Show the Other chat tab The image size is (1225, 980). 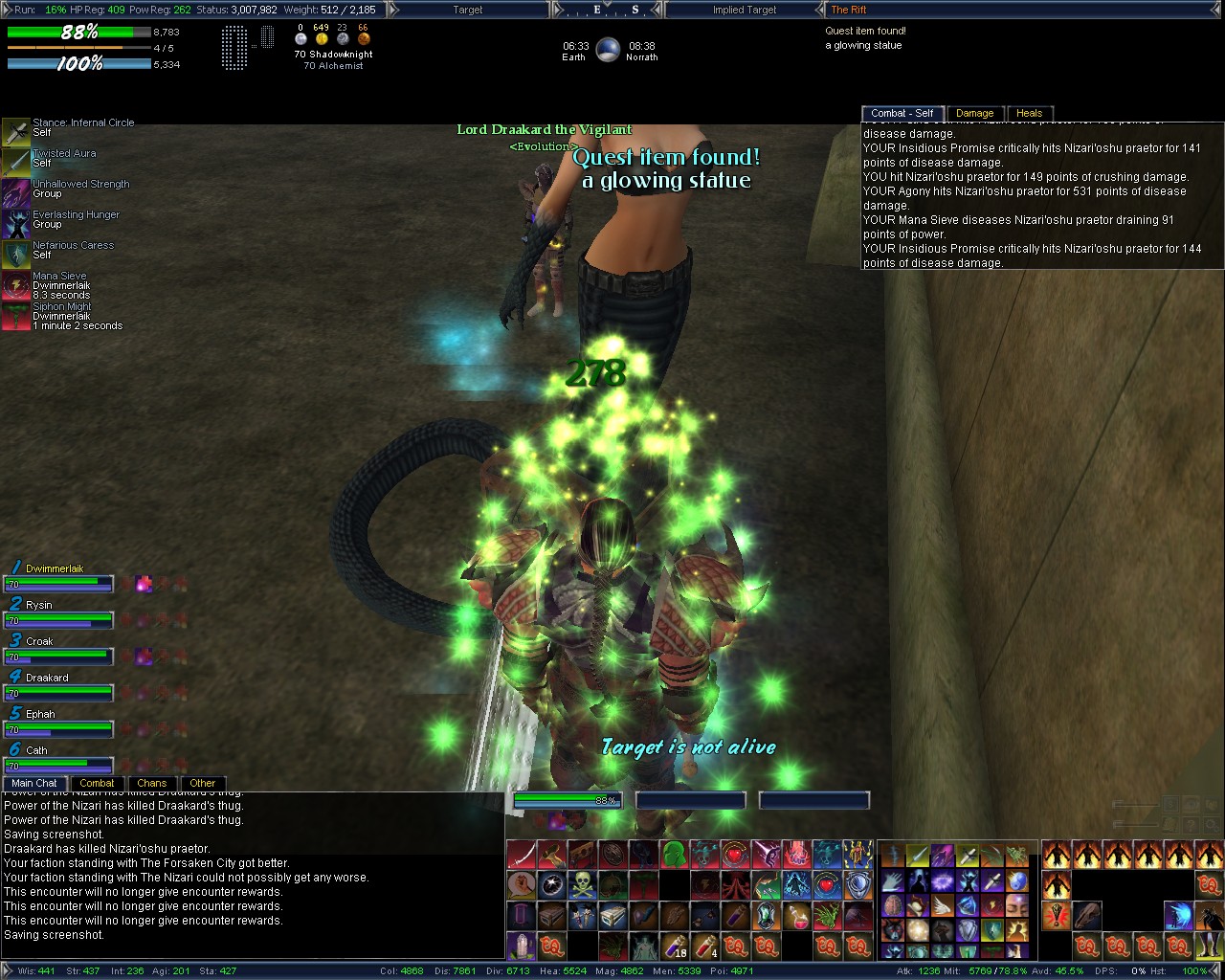[x=202, y=783]
